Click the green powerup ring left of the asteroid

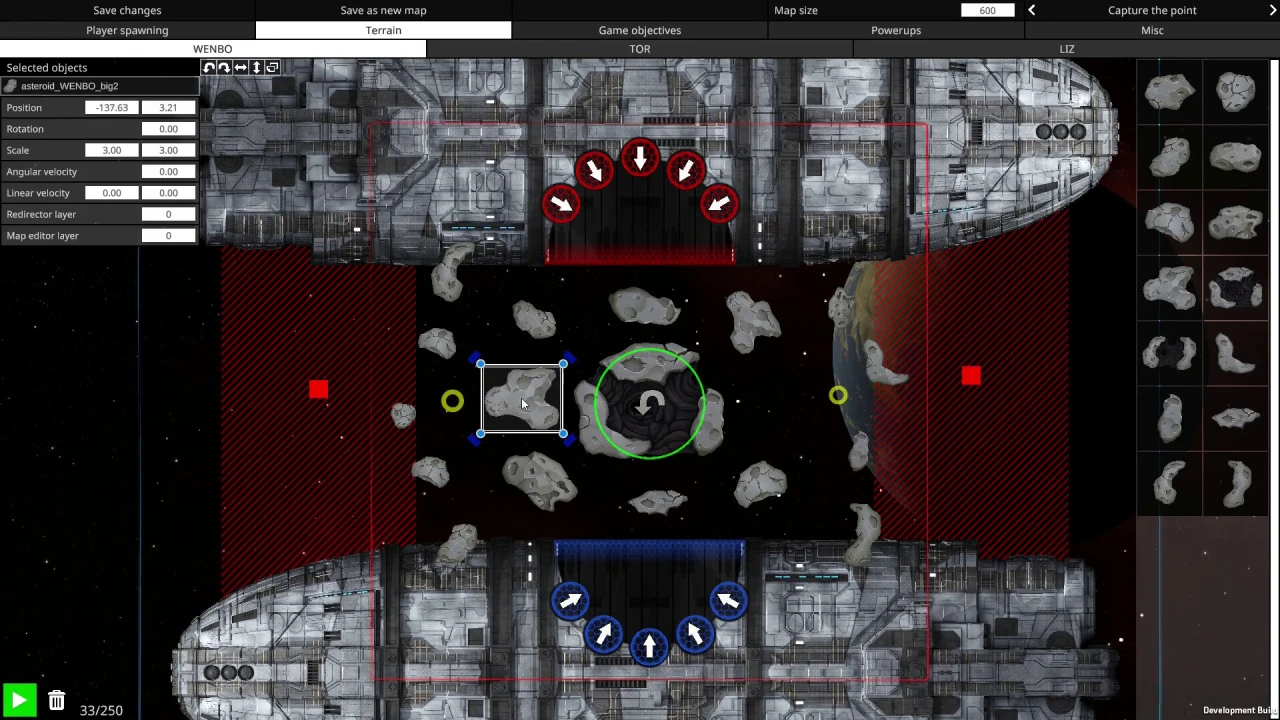pyautogui.click(x=452, y=401)
